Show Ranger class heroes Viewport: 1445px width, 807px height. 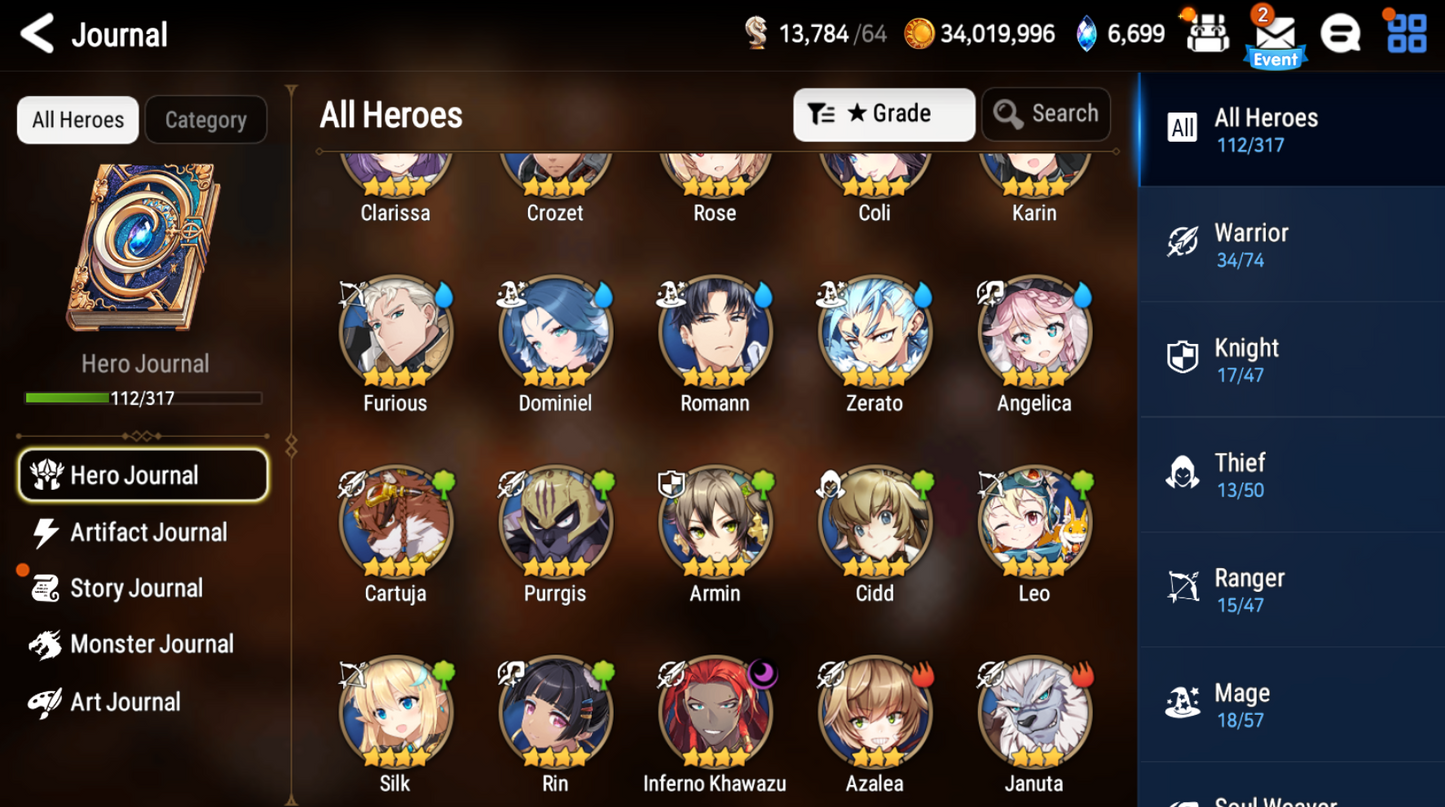coord(1290,589)
